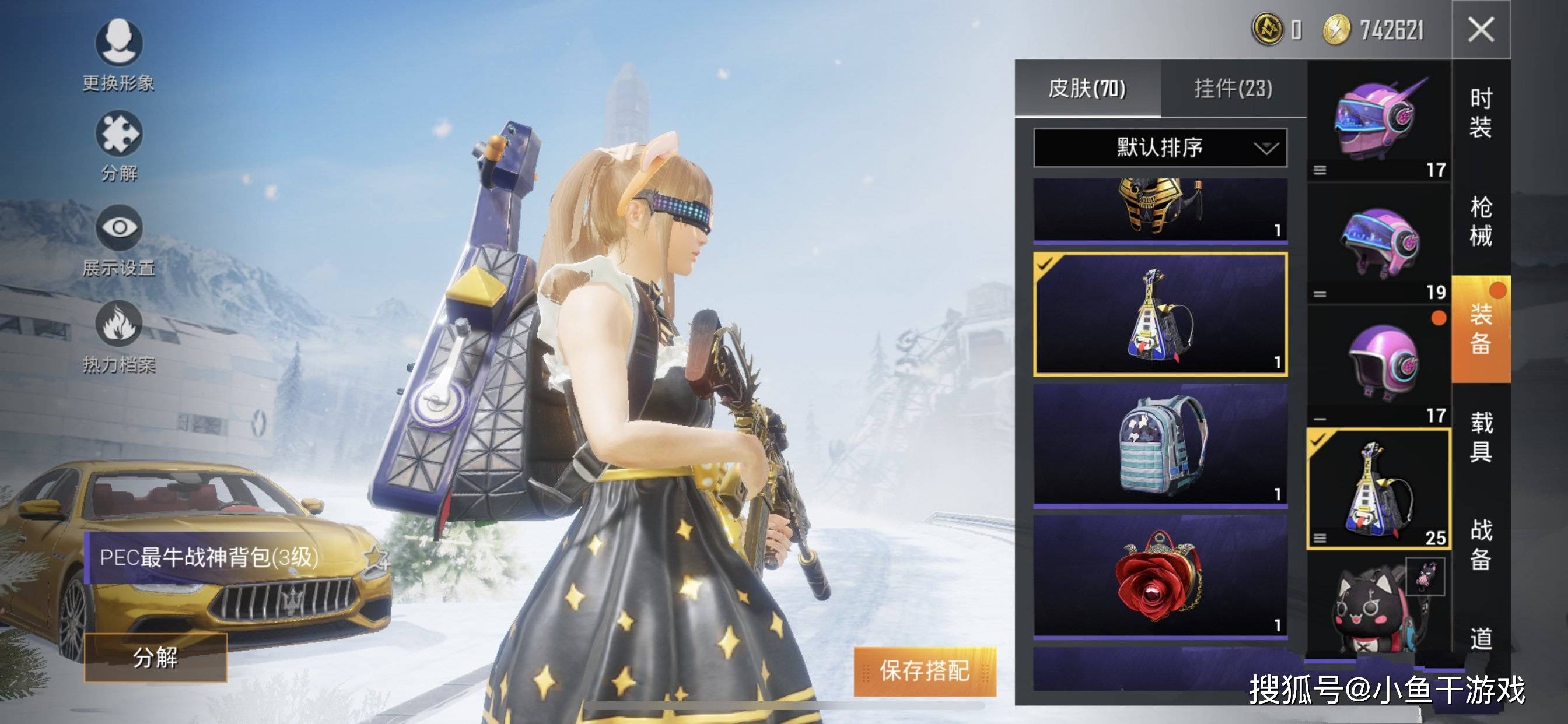Save the outfit with 保存搭配
The width and height of the screenshot is (1568, 724).
(924, 671)
